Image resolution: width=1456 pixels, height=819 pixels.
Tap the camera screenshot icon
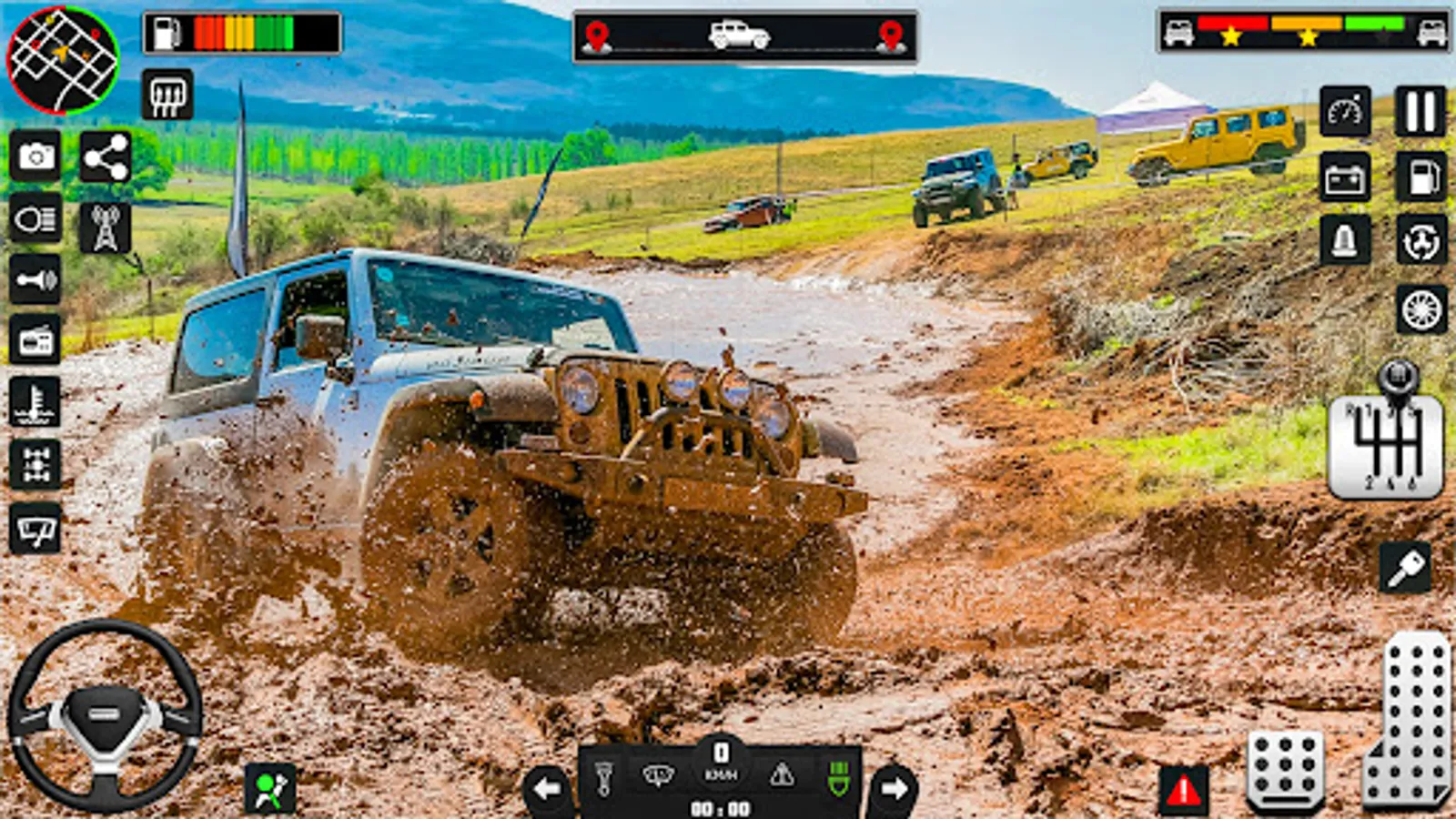click(x=36, y=157)
